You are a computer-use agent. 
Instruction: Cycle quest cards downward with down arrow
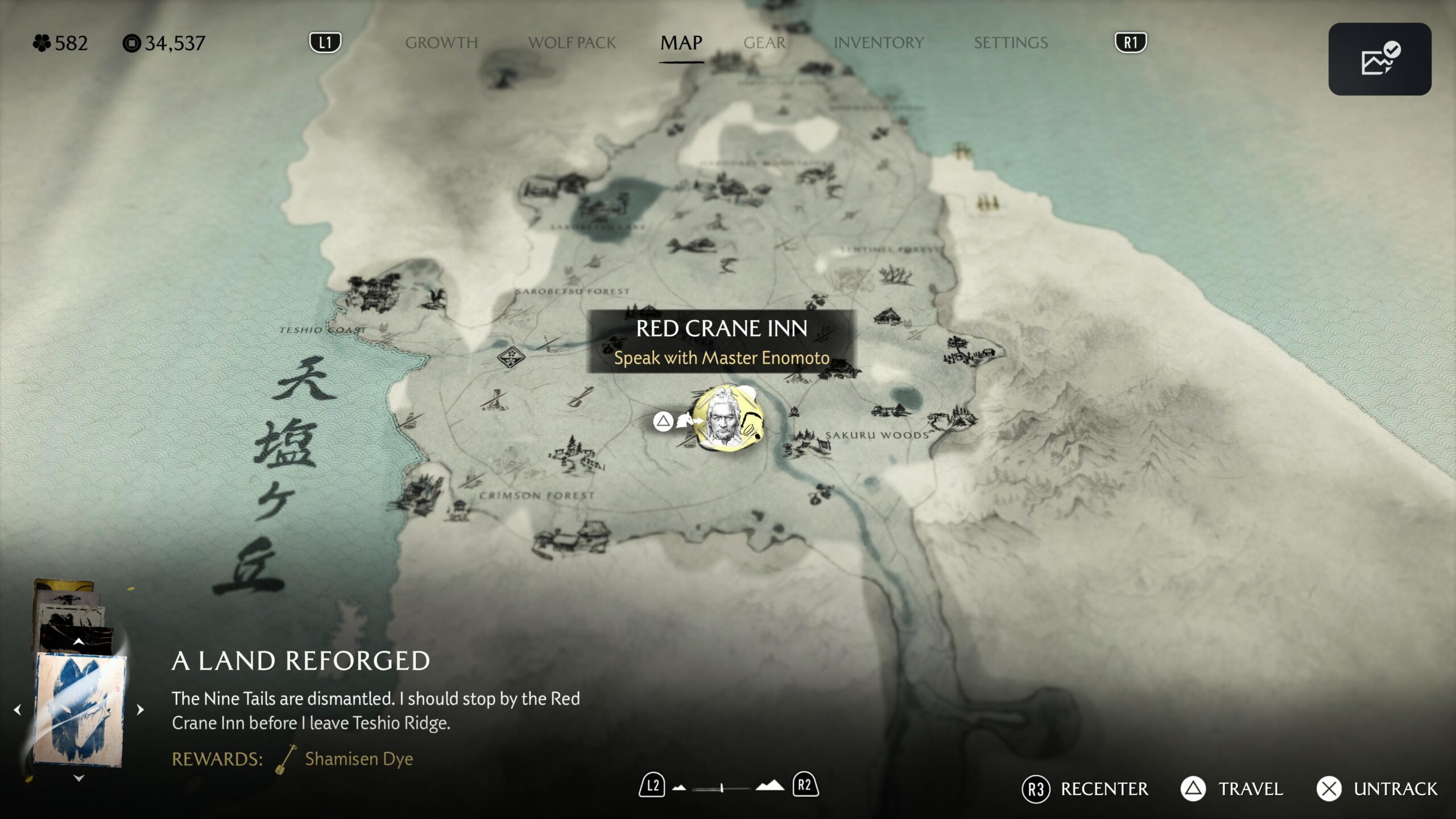[78, 778]
